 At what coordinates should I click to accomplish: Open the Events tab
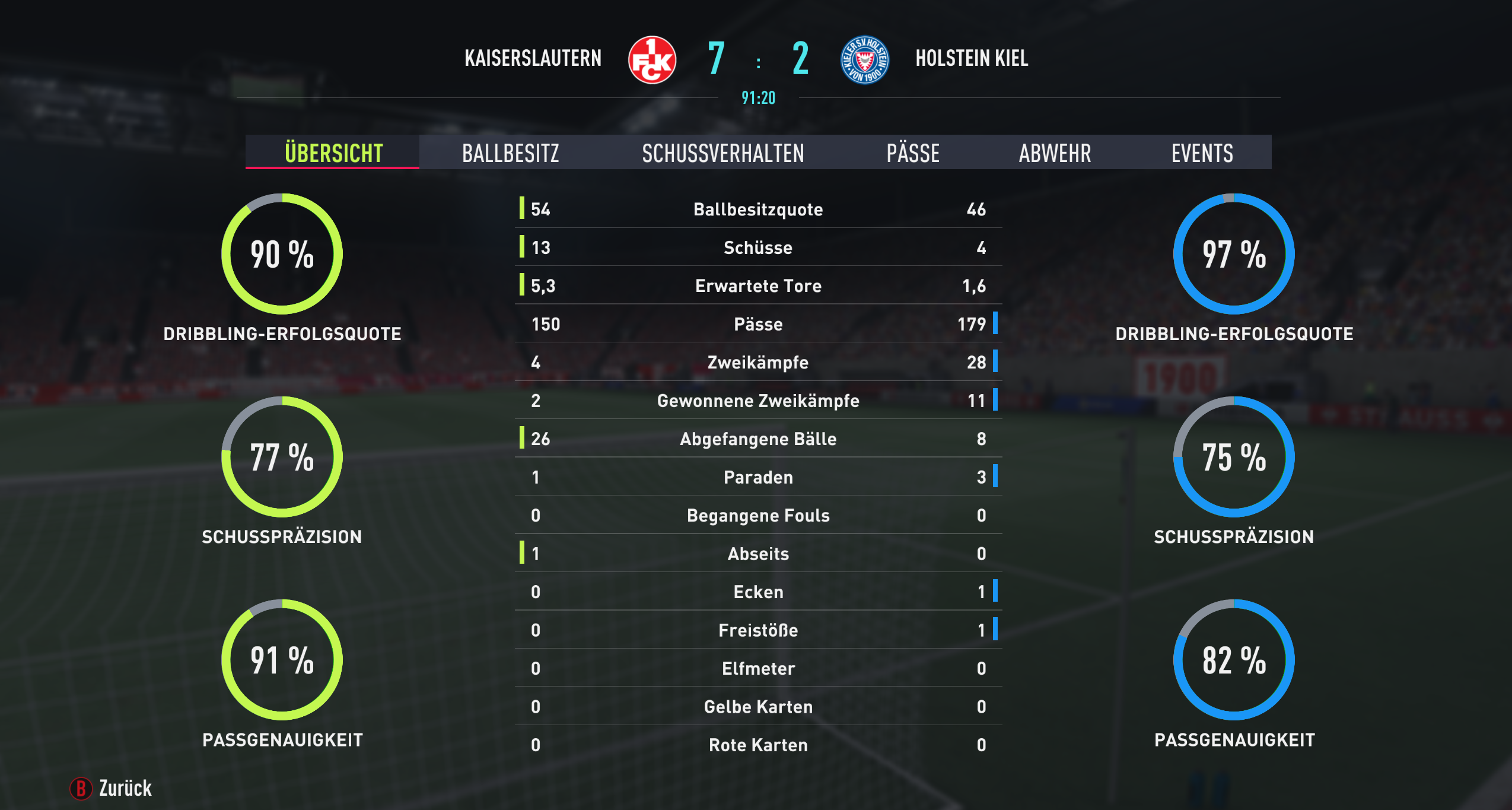[1202, 153]
